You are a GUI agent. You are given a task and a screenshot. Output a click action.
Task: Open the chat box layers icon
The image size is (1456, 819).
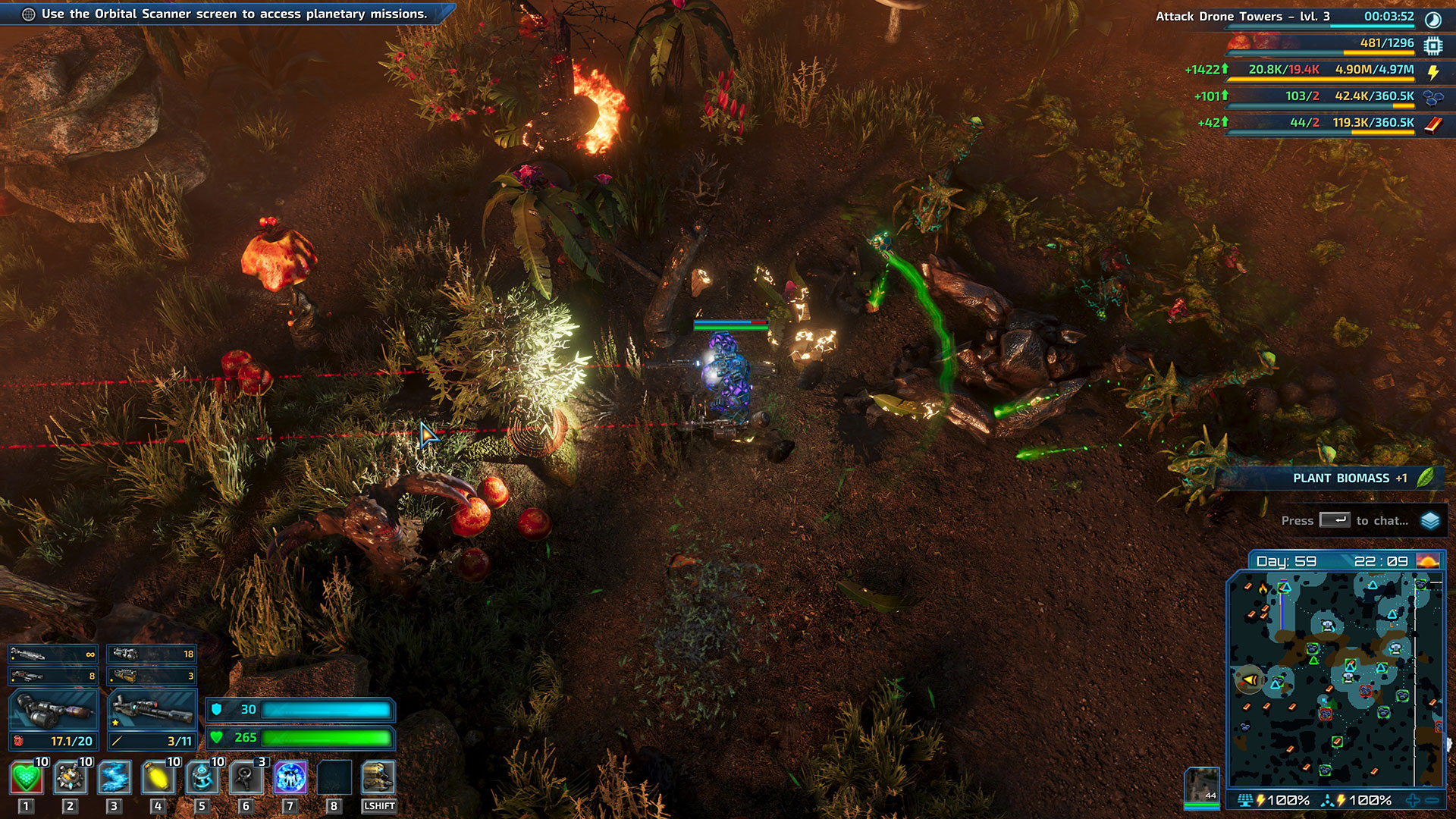1430,521
